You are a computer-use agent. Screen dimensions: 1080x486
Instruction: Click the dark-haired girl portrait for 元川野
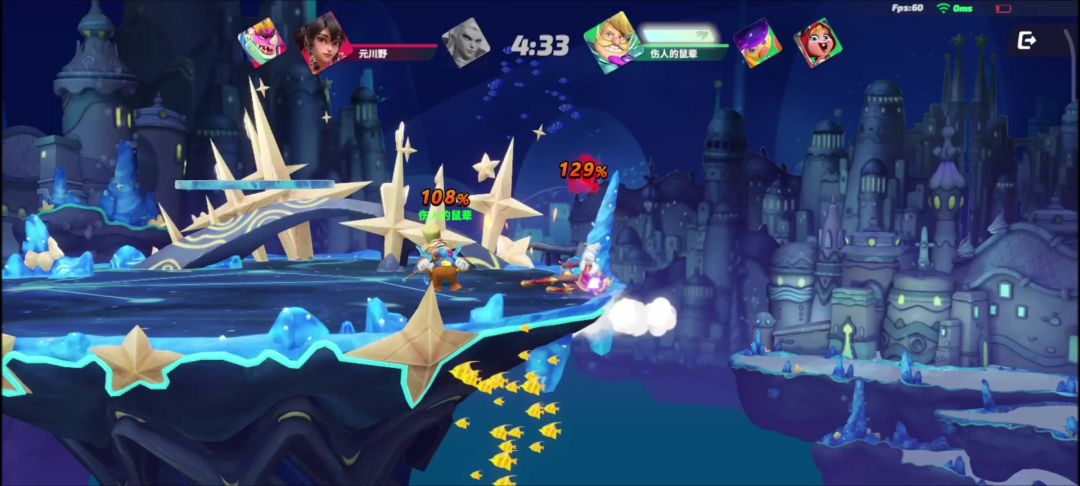click(323, 42)
